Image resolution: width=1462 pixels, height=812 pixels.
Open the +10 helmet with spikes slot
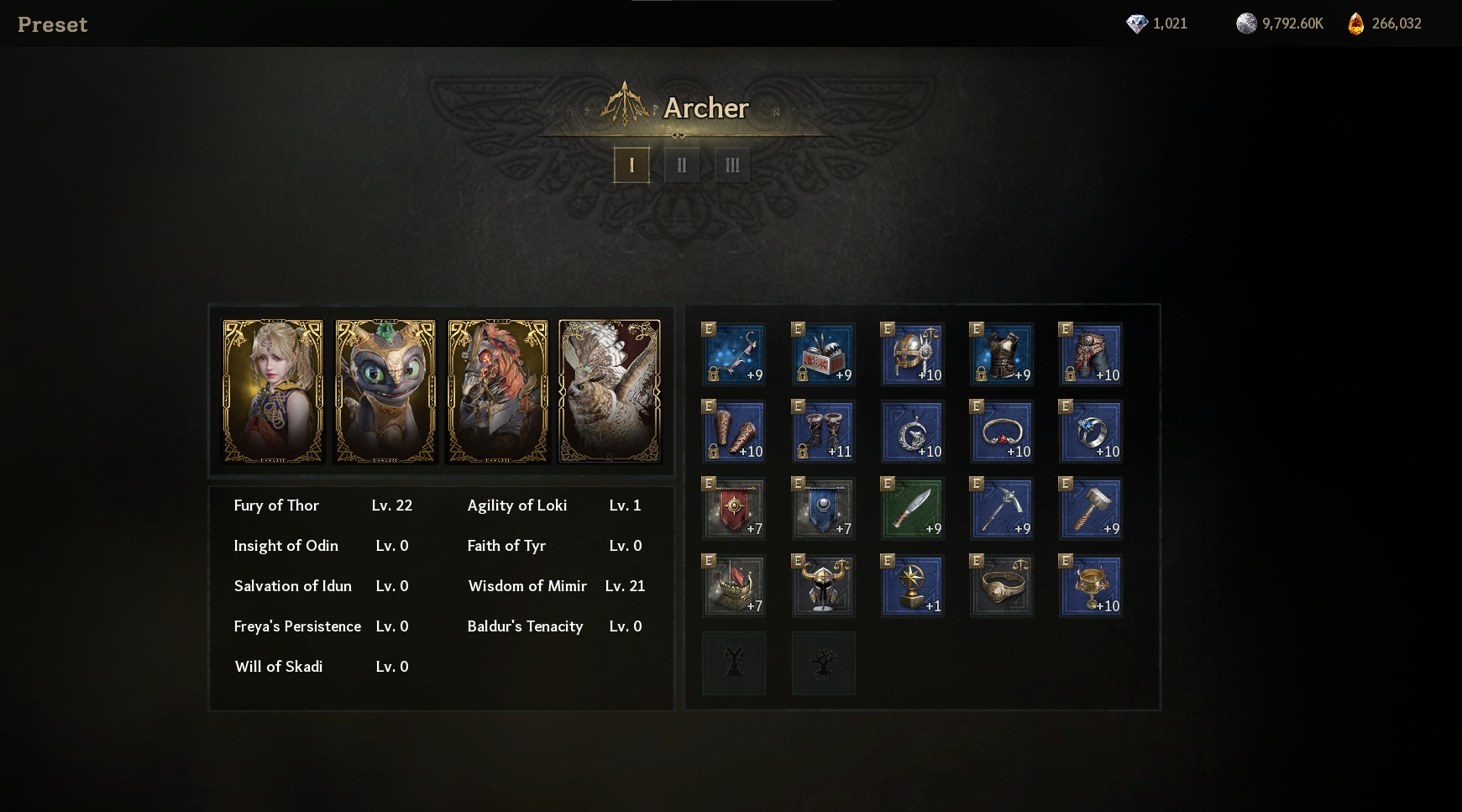click(x=913, y=354)
